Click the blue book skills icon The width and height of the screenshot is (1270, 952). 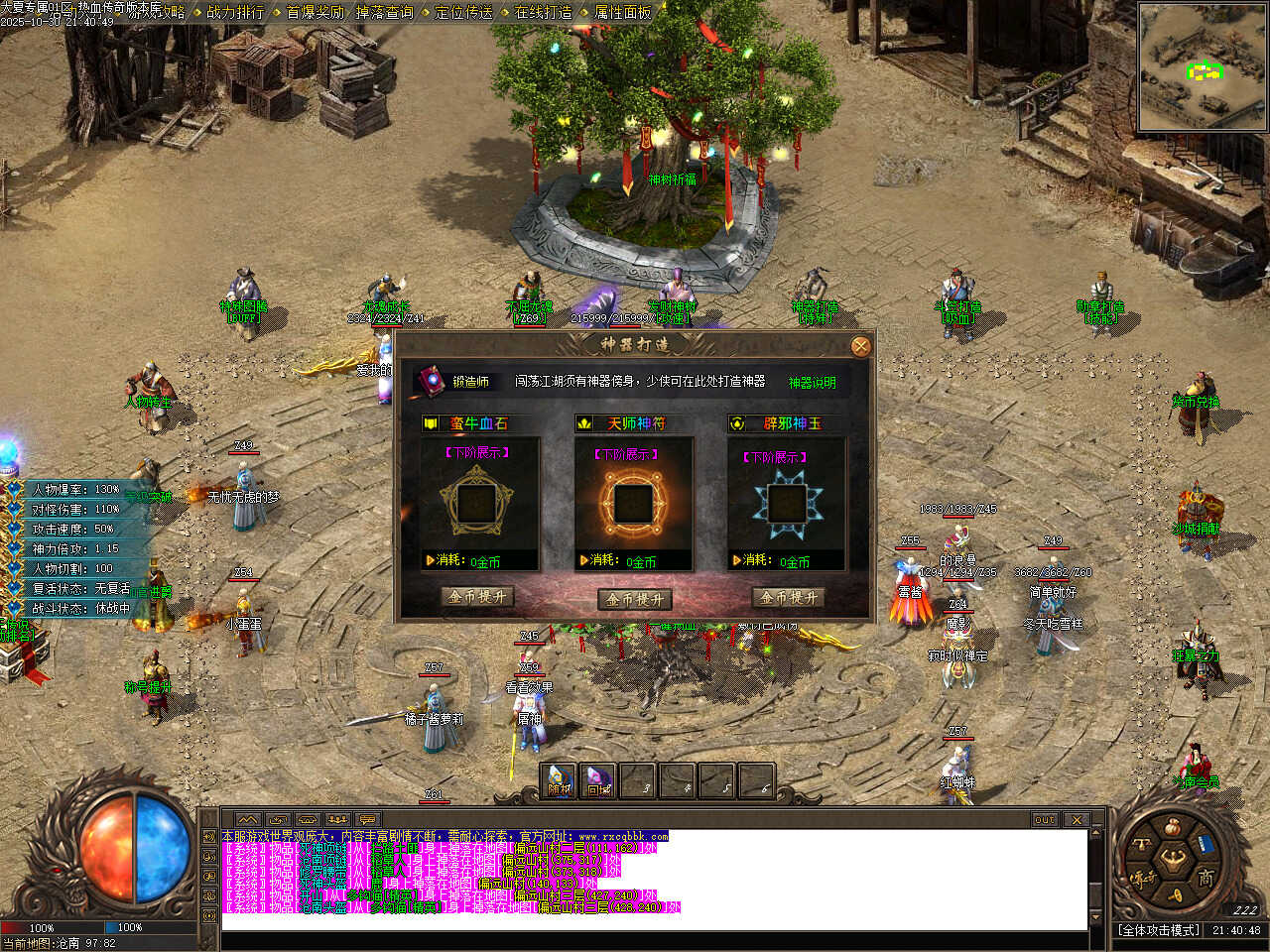(x=1205, y=844)
